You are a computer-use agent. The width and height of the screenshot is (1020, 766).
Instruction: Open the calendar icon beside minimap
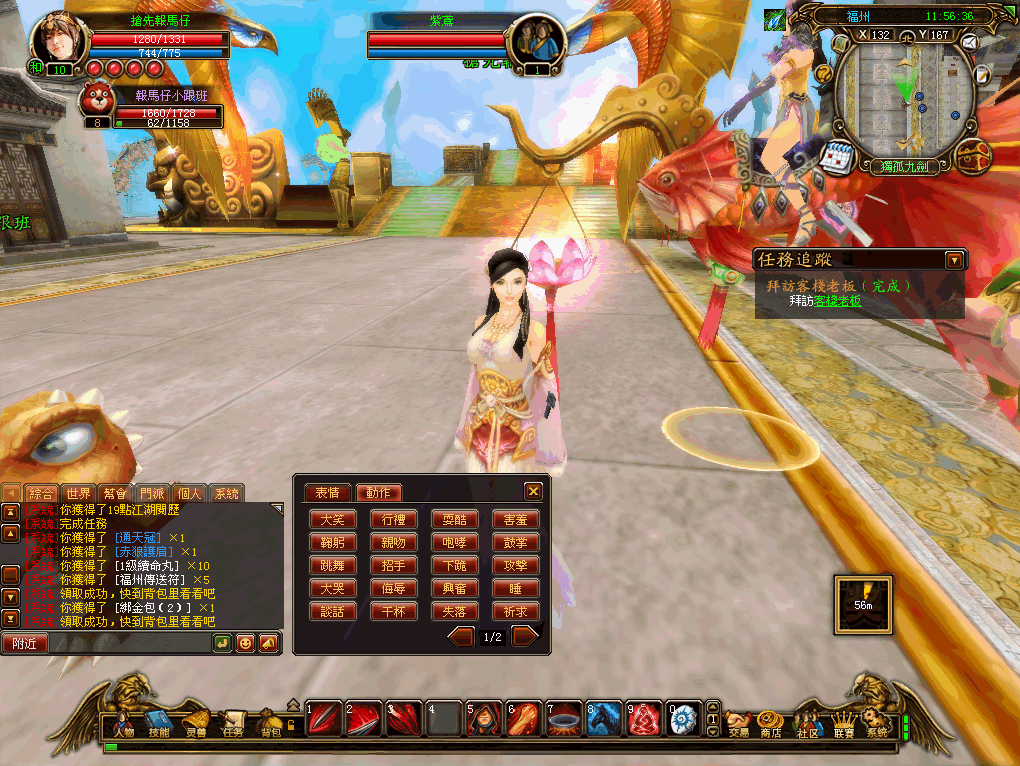click(835, 156)
